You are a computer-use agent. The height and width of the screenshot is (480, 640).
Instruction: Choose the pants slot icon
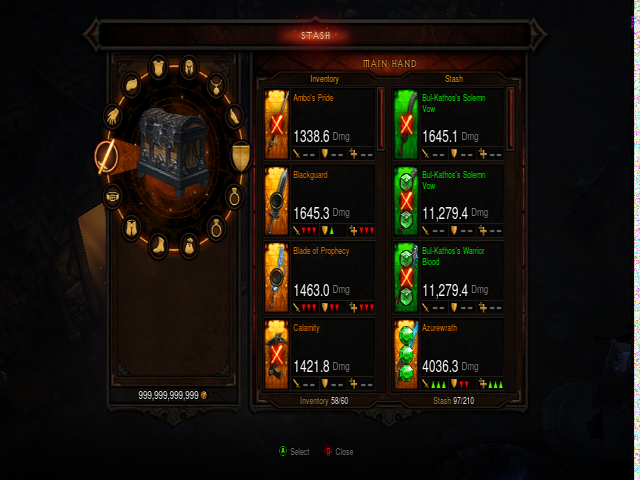(x=131, y=227)
